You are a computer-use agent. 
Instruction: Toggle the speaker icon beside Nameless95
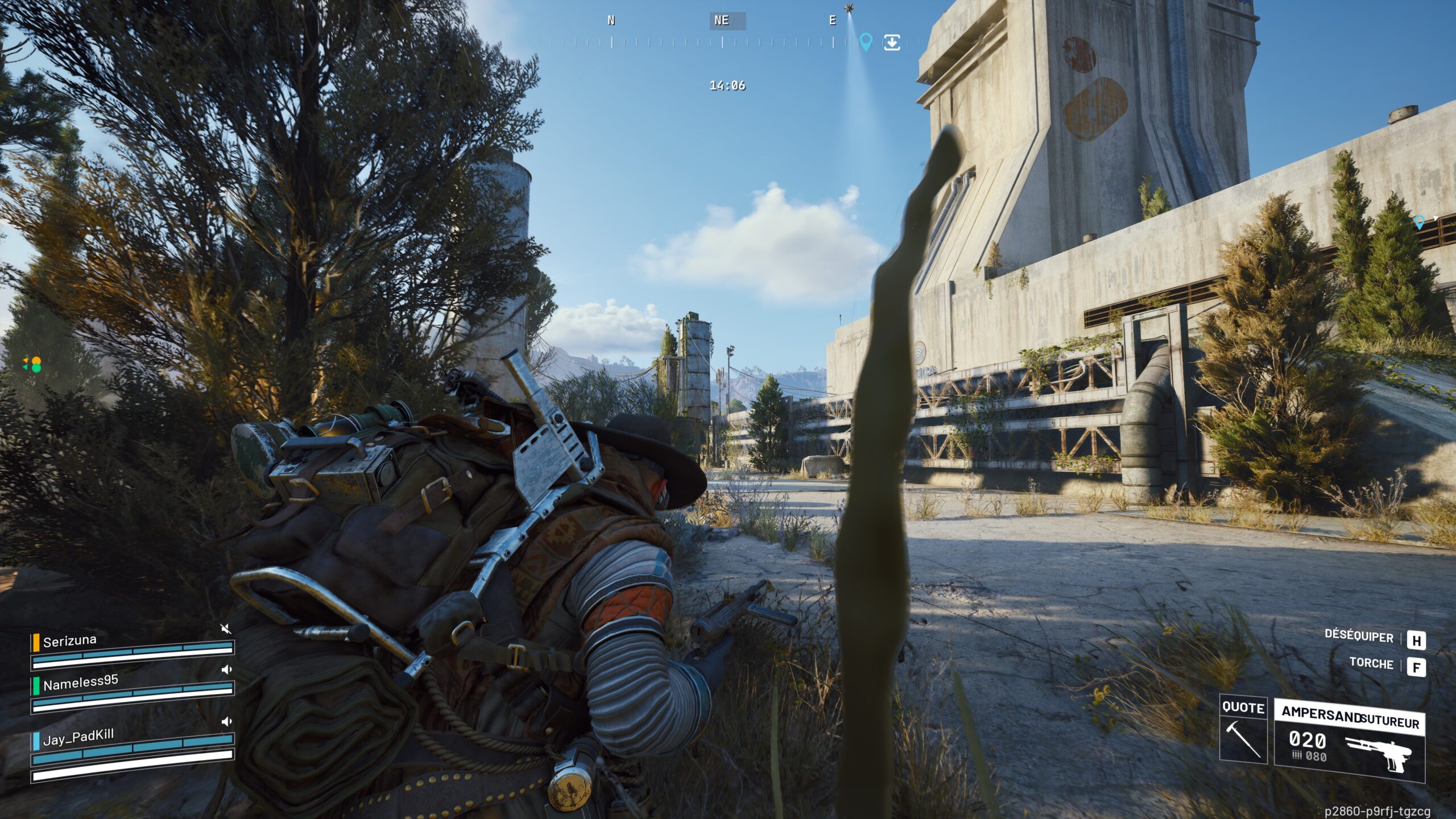coord(226,669)
